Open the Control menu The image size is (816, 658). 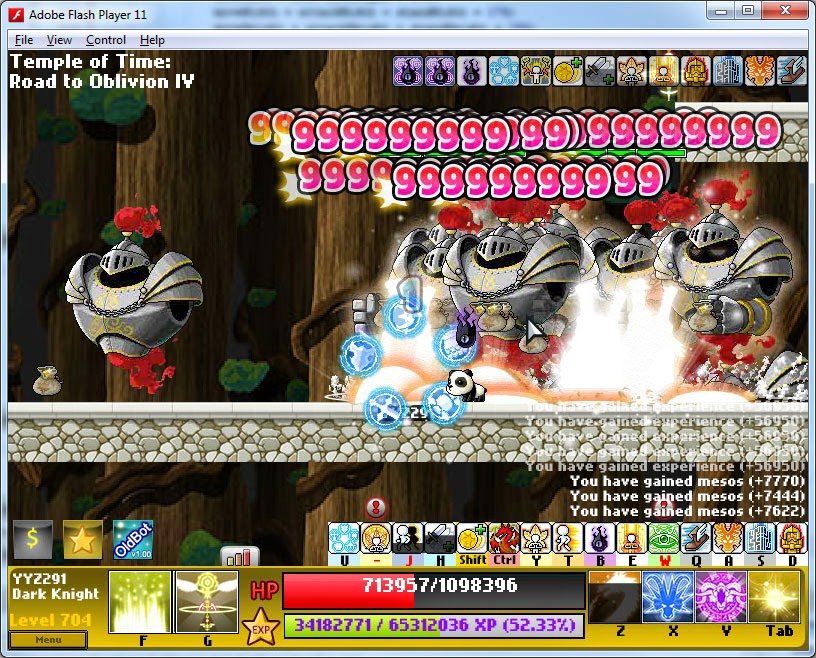pos(105,40)
